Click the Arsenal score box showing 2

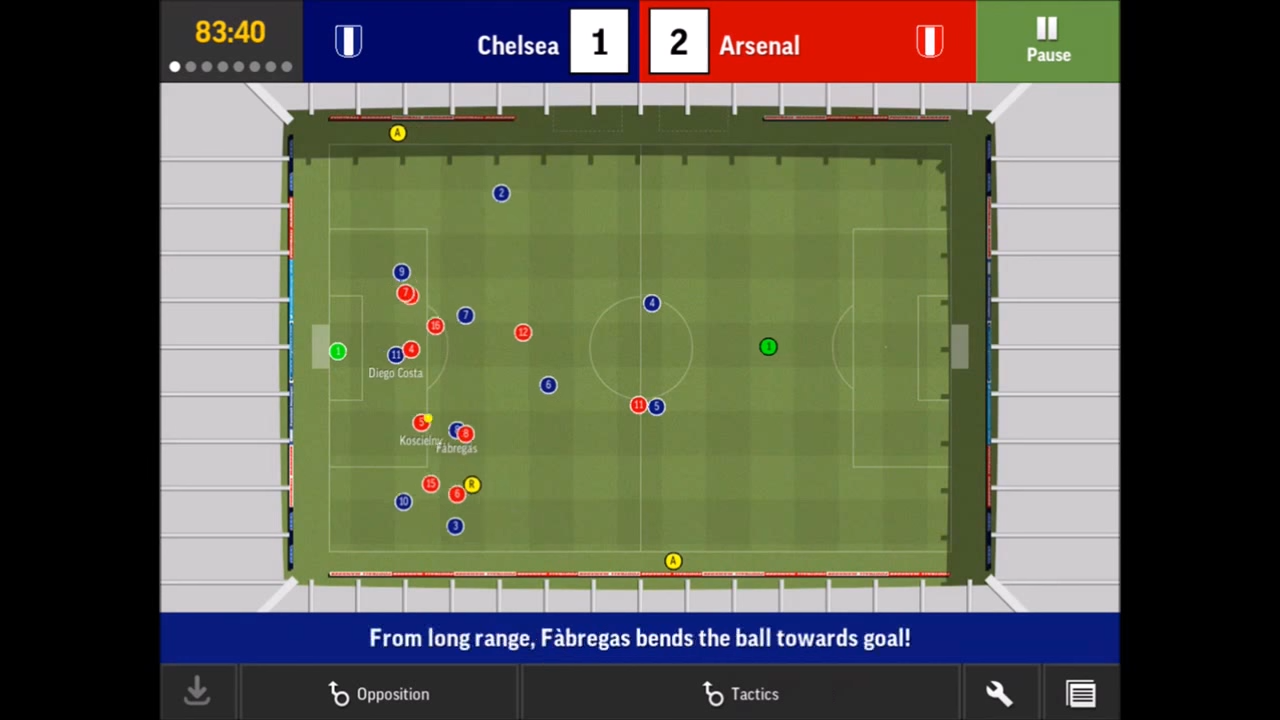678,42
